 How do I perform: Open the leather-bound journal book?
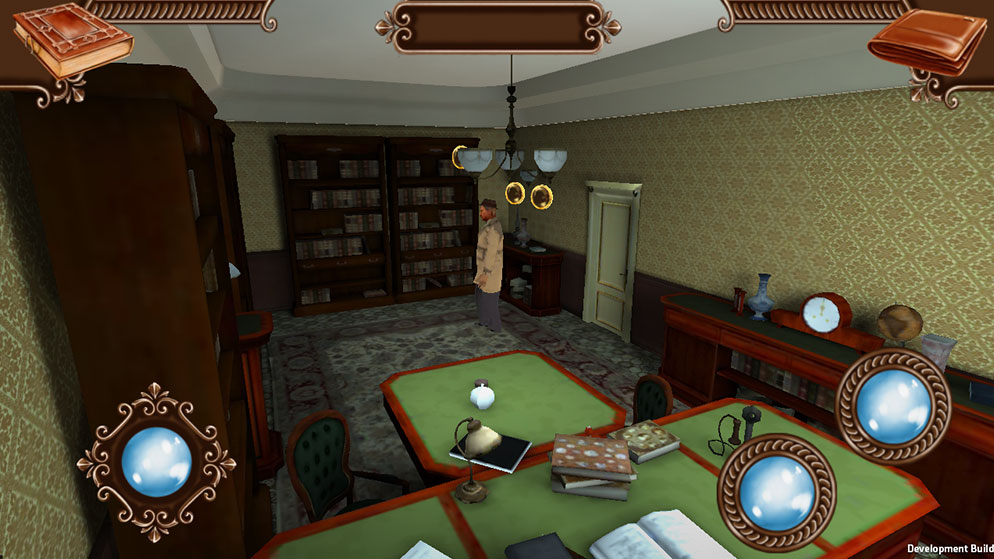pos(70,40)
